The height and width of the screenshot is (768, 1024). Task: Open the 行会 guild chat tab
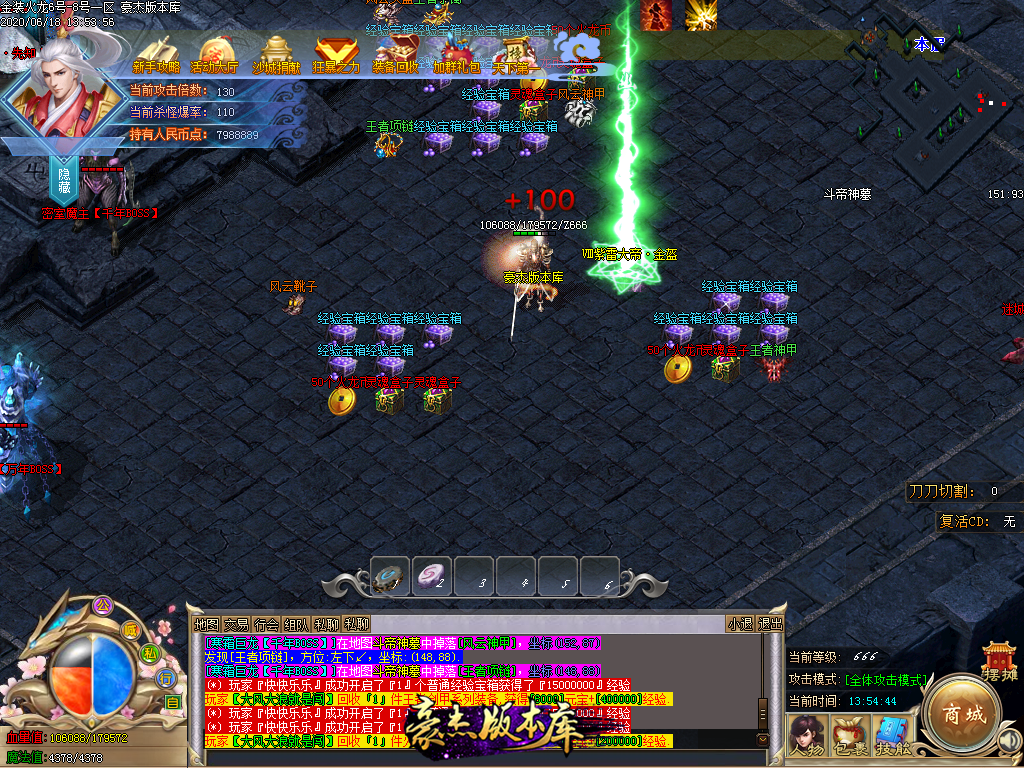[266, 624]
